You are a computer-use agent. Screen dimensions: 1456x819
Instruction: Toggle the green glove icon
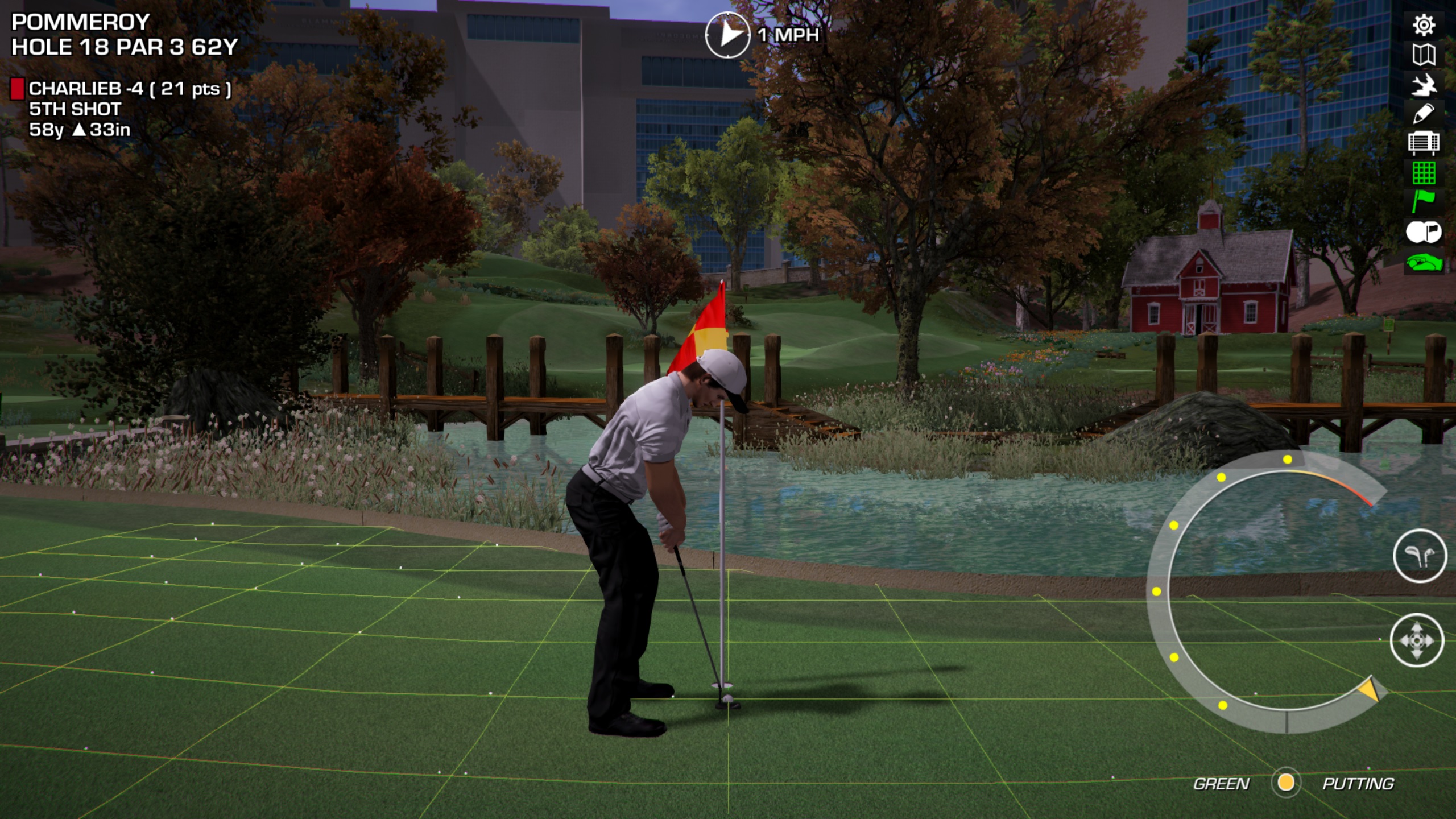[1424, 263]
